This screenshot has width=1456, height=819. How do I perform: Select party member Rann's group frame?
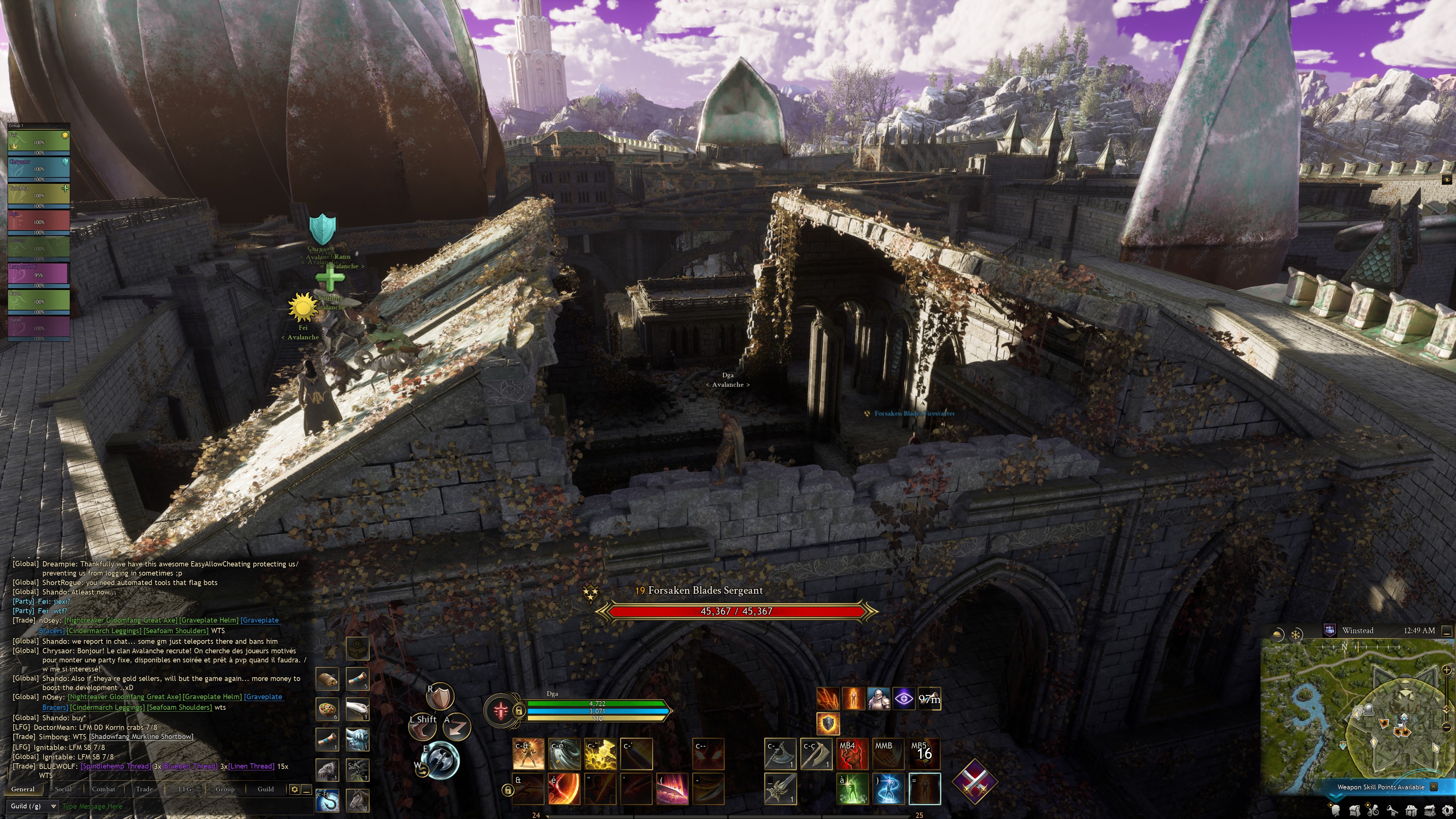(38, 300)
